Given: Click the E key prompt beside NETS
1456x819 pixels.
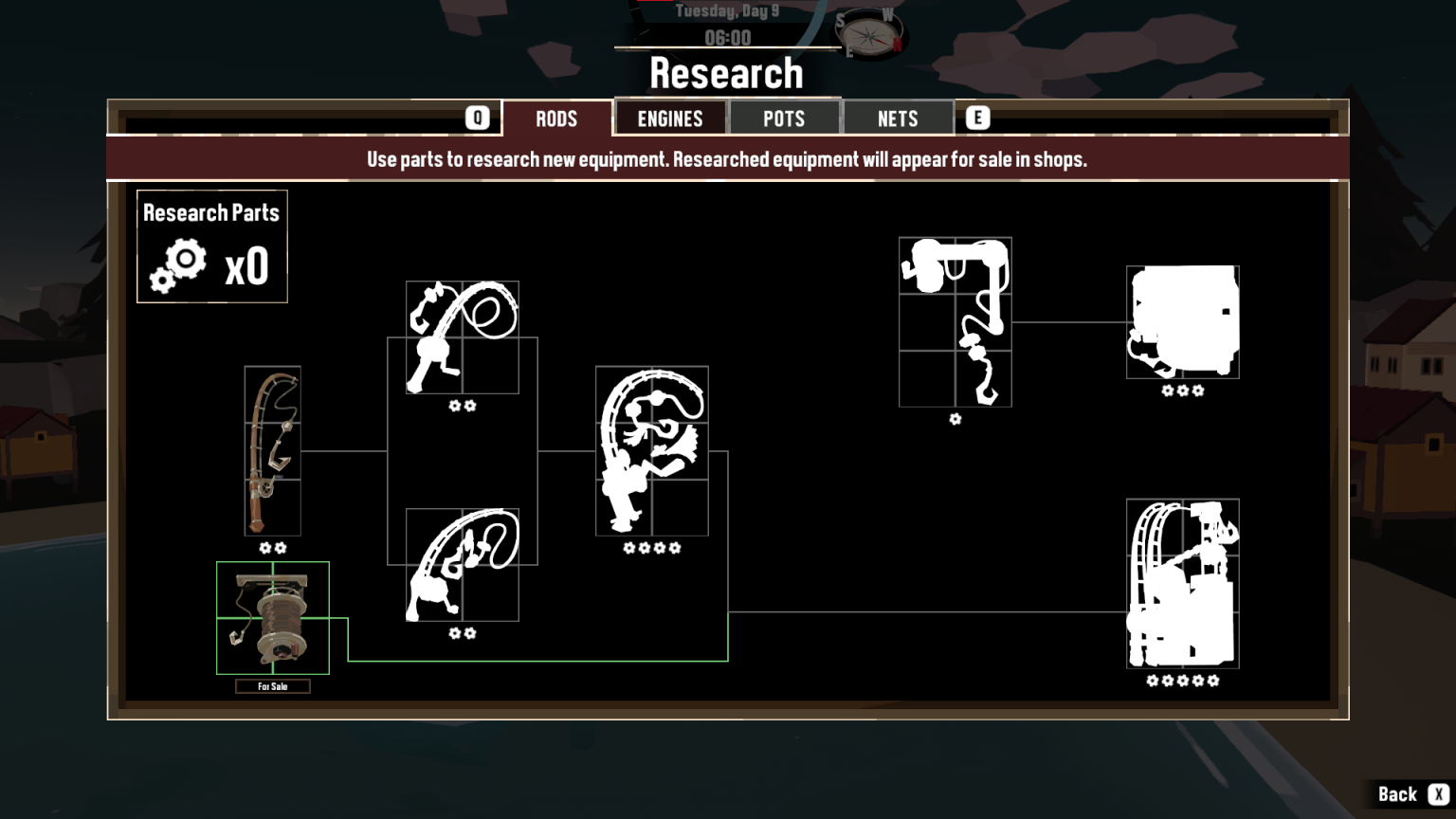Looking at the screenshot, I should (977, 117).
